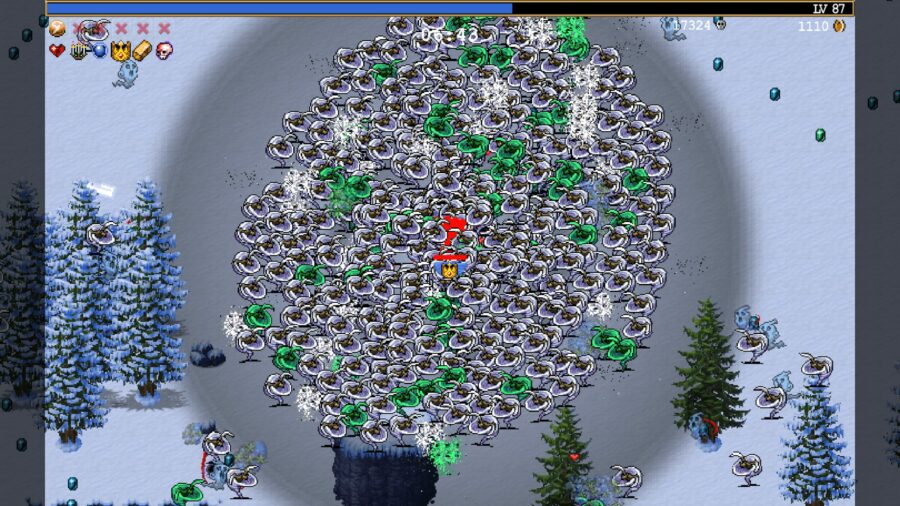Click the Candelabrador passive item icon

point(78,50)
